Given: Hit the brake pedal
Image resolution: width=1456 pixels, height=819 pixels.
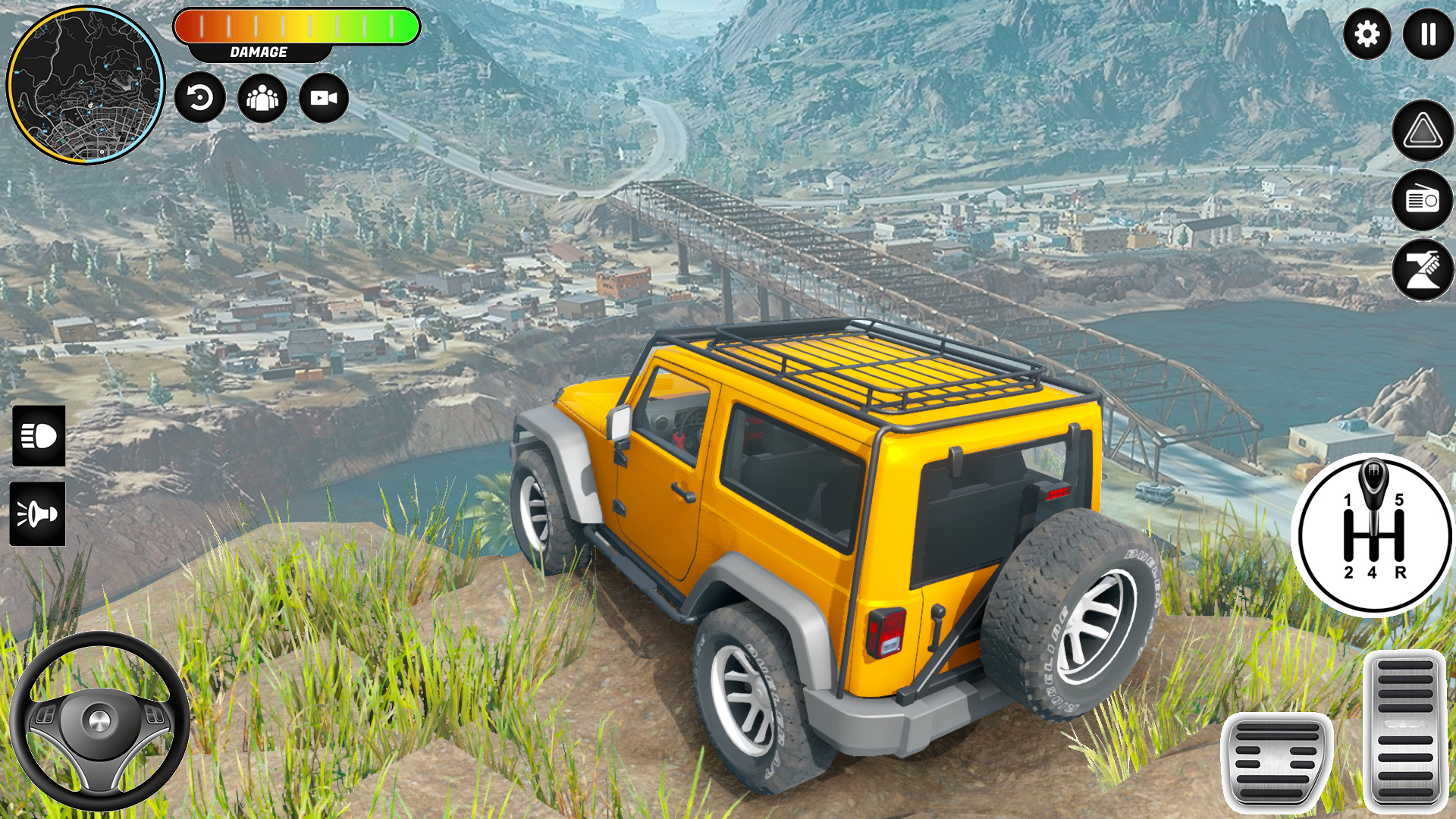Looking at the screenshot, I should tap(1277, 762).
